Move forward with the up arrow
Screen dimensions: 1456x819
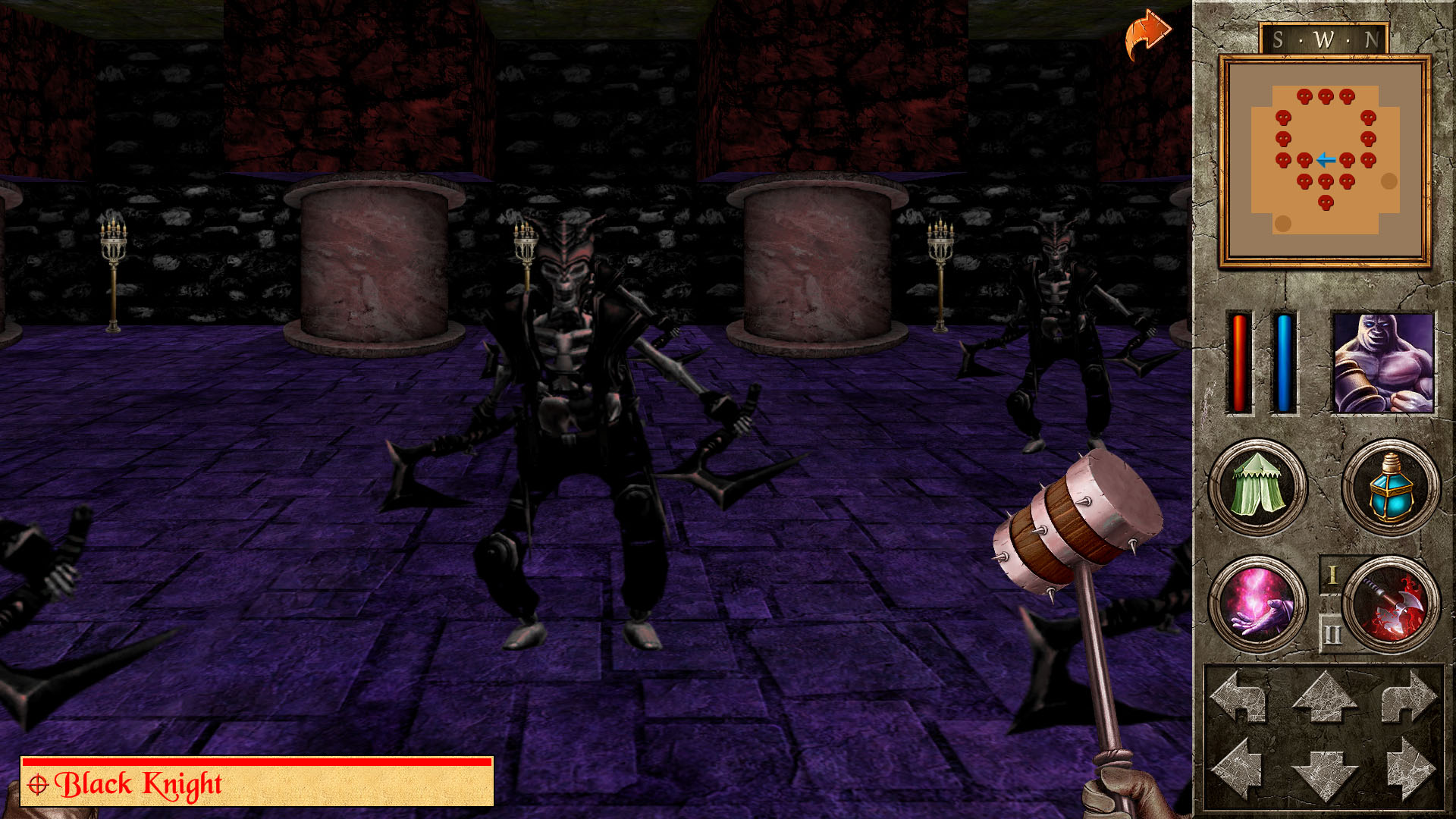point(1324,695)
